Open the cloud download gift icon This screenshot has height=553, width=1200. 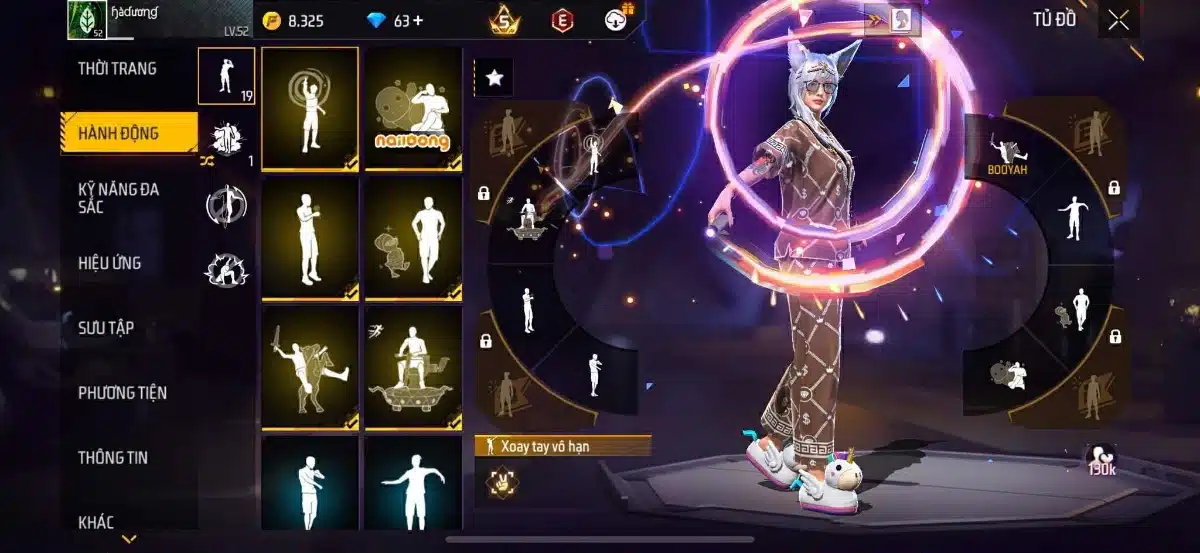620,19
